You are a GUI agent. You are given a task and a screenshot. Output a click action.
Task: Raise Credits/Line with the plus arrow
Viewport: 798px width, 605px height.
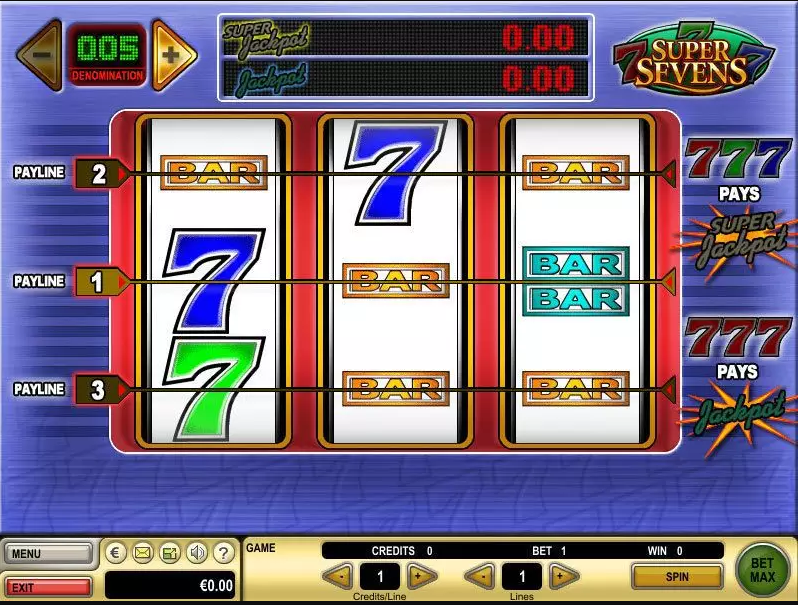point(422,576)
